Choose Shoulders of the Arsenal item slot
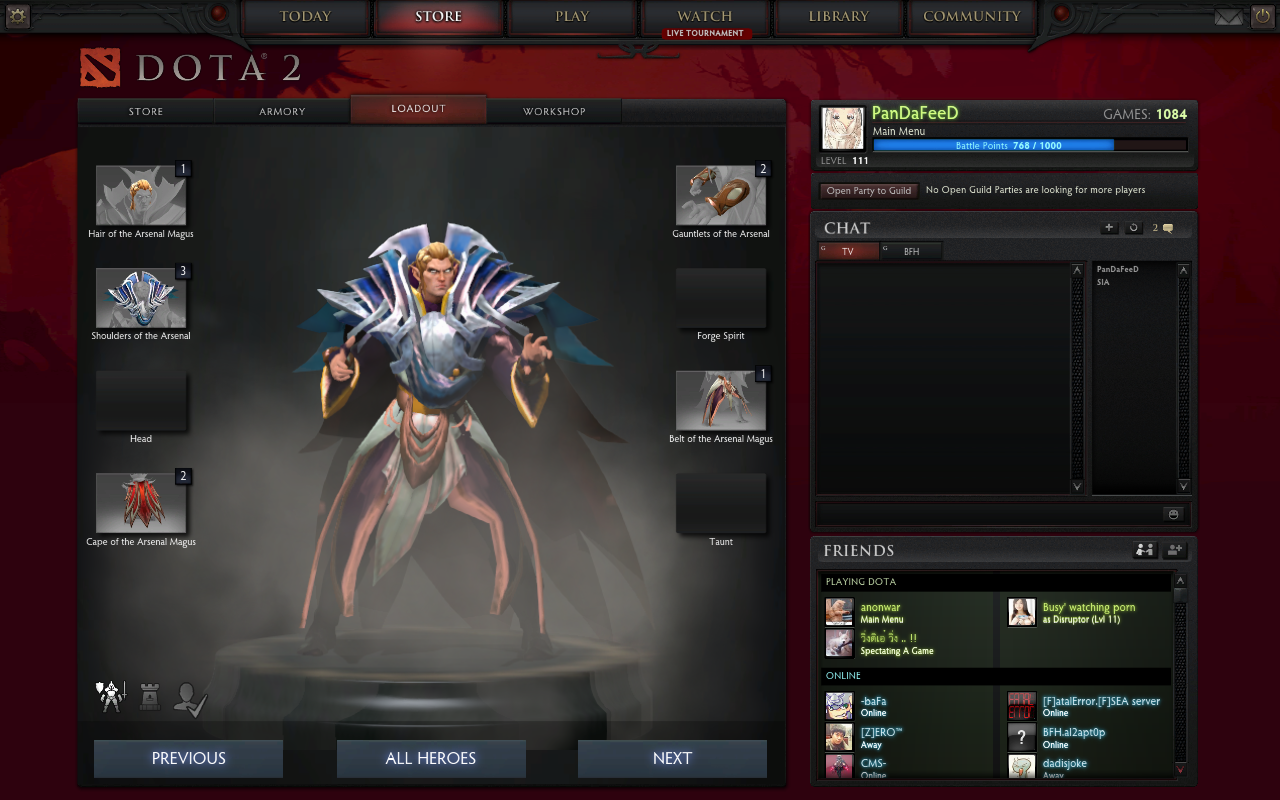This screenshot has height=800, width=1280. 141,298
